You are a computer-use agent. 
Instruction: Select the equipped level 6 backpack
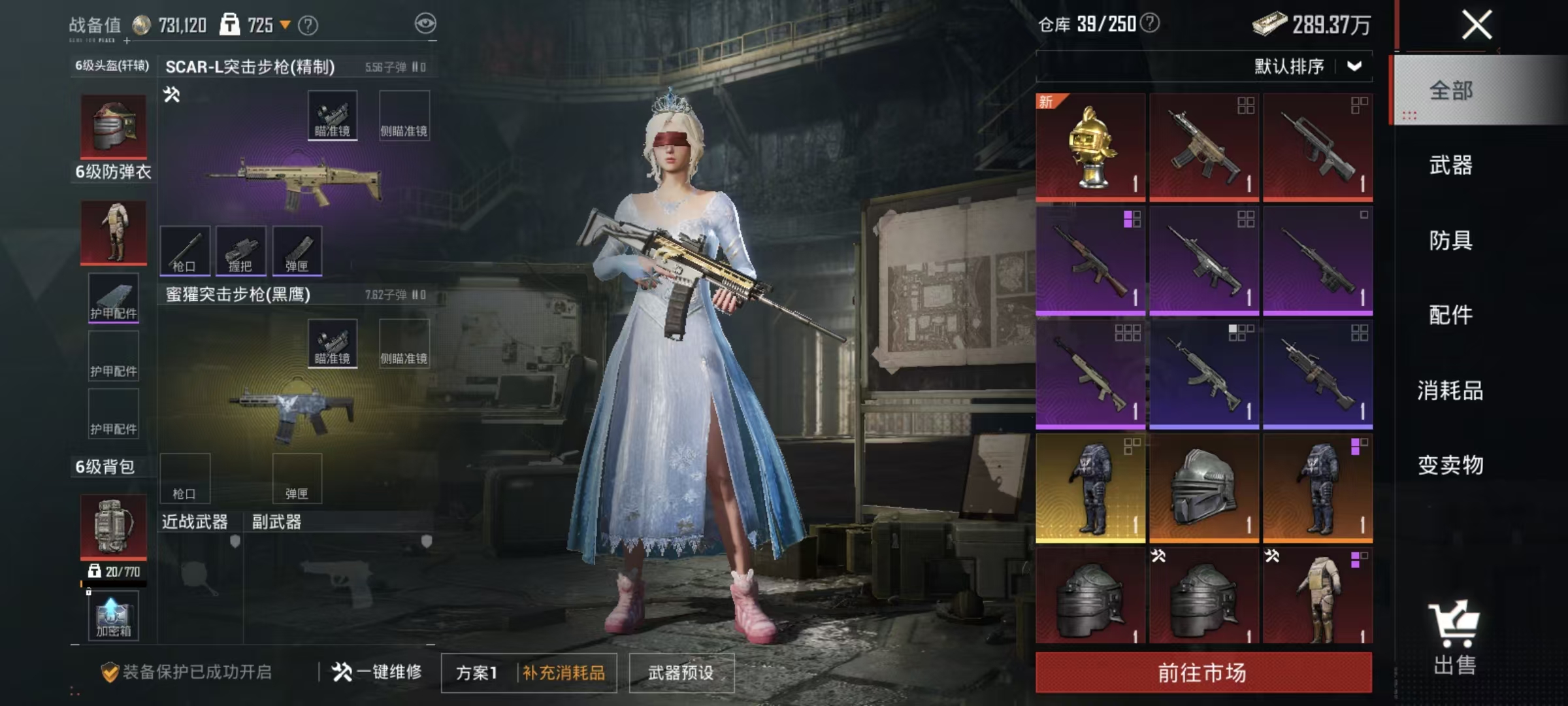click(x=113, y=525)
